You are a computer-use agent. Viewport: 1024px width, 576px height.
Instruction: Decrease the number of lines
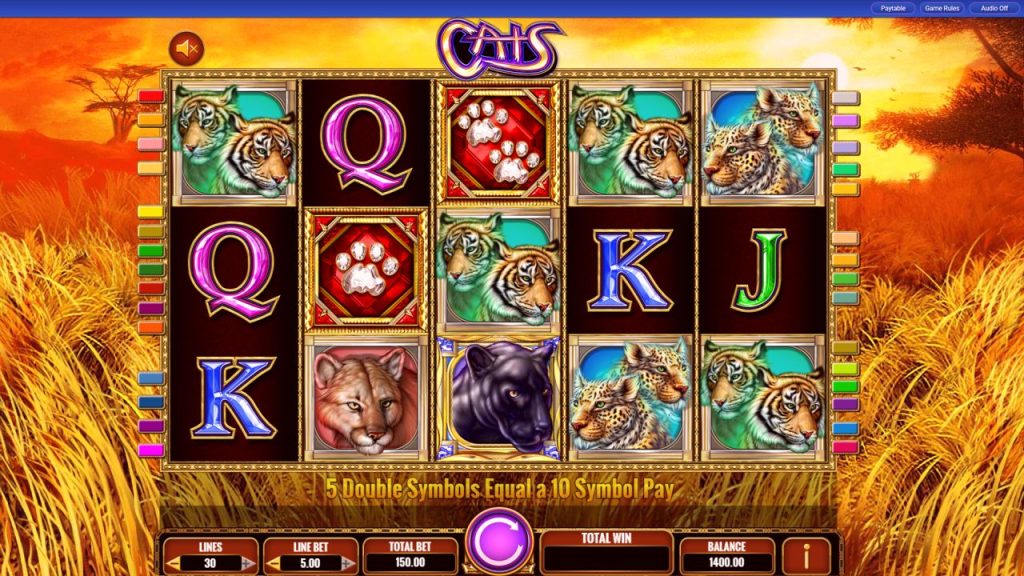(x=174, y=563)
